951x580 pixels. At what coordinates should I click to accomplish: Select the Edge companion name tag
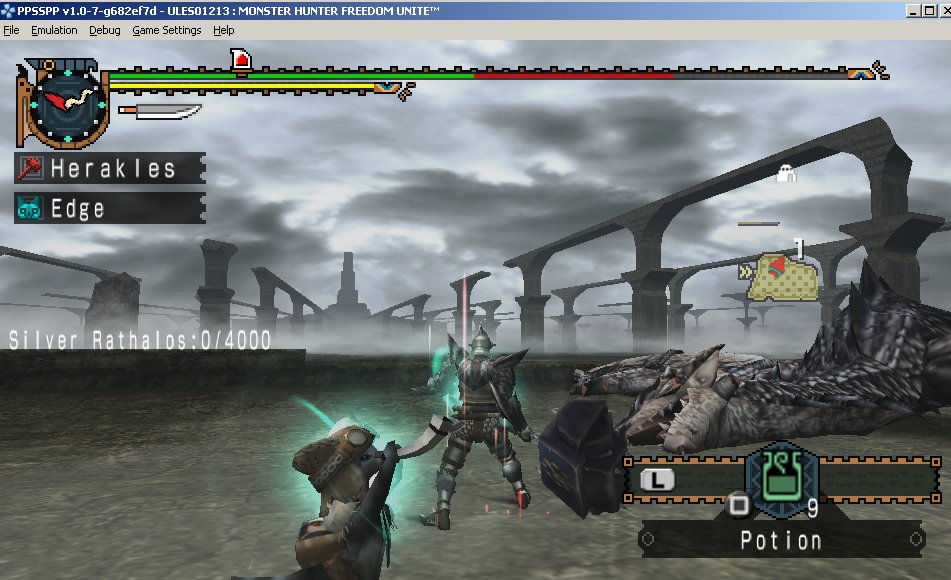coord(110,208)
